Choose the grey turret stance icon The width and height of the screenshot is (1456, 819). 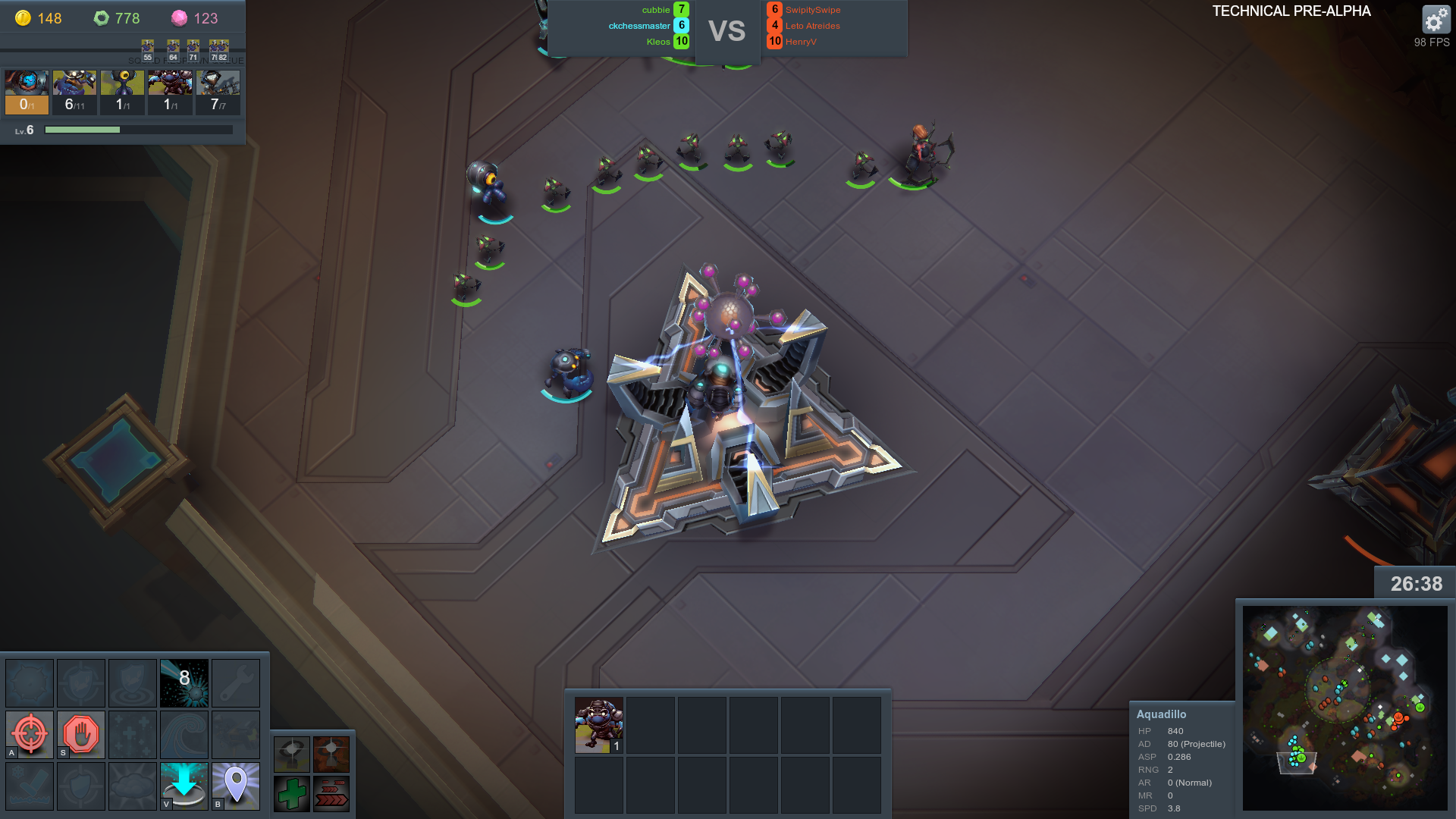[292, 754]
